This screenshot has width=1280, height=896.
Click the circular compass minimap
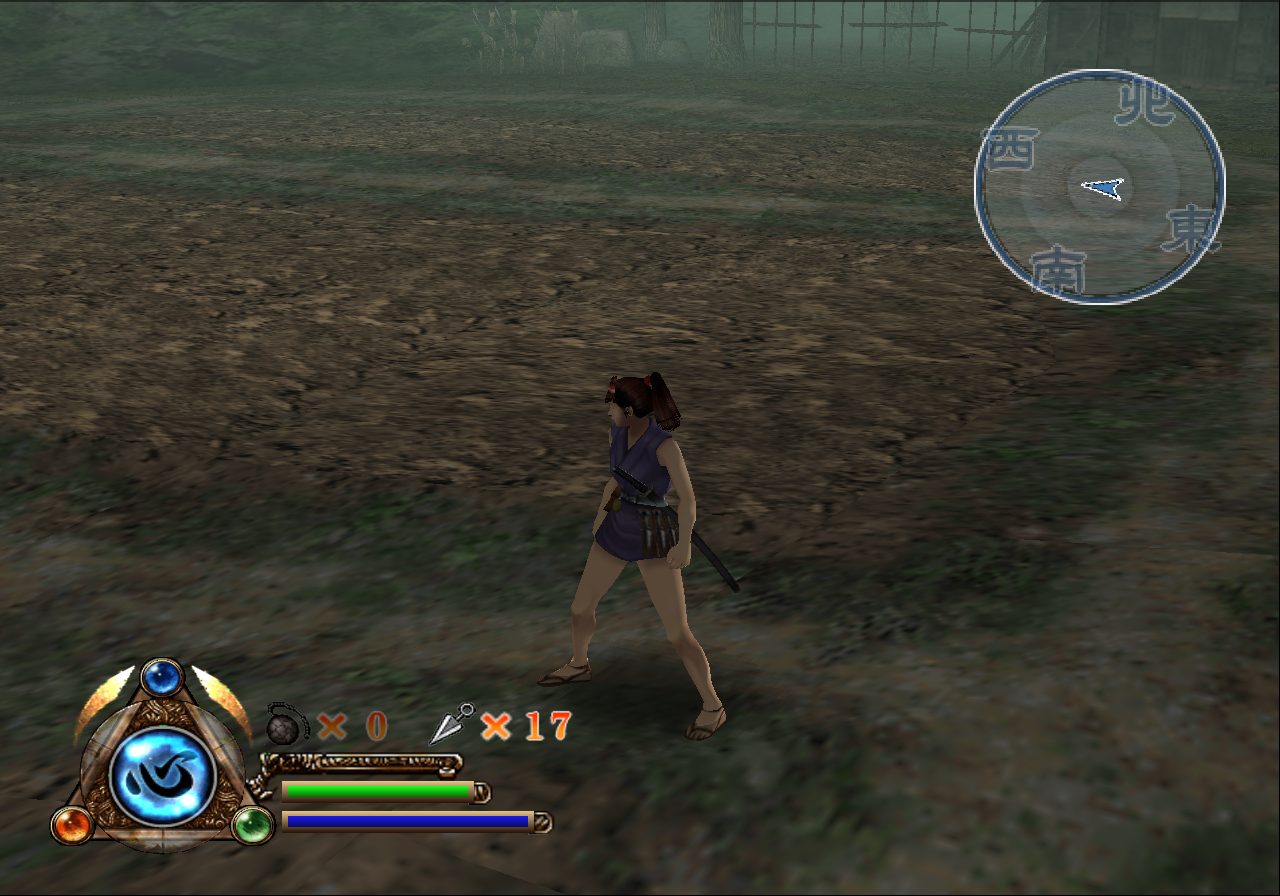coord(1099,186)
